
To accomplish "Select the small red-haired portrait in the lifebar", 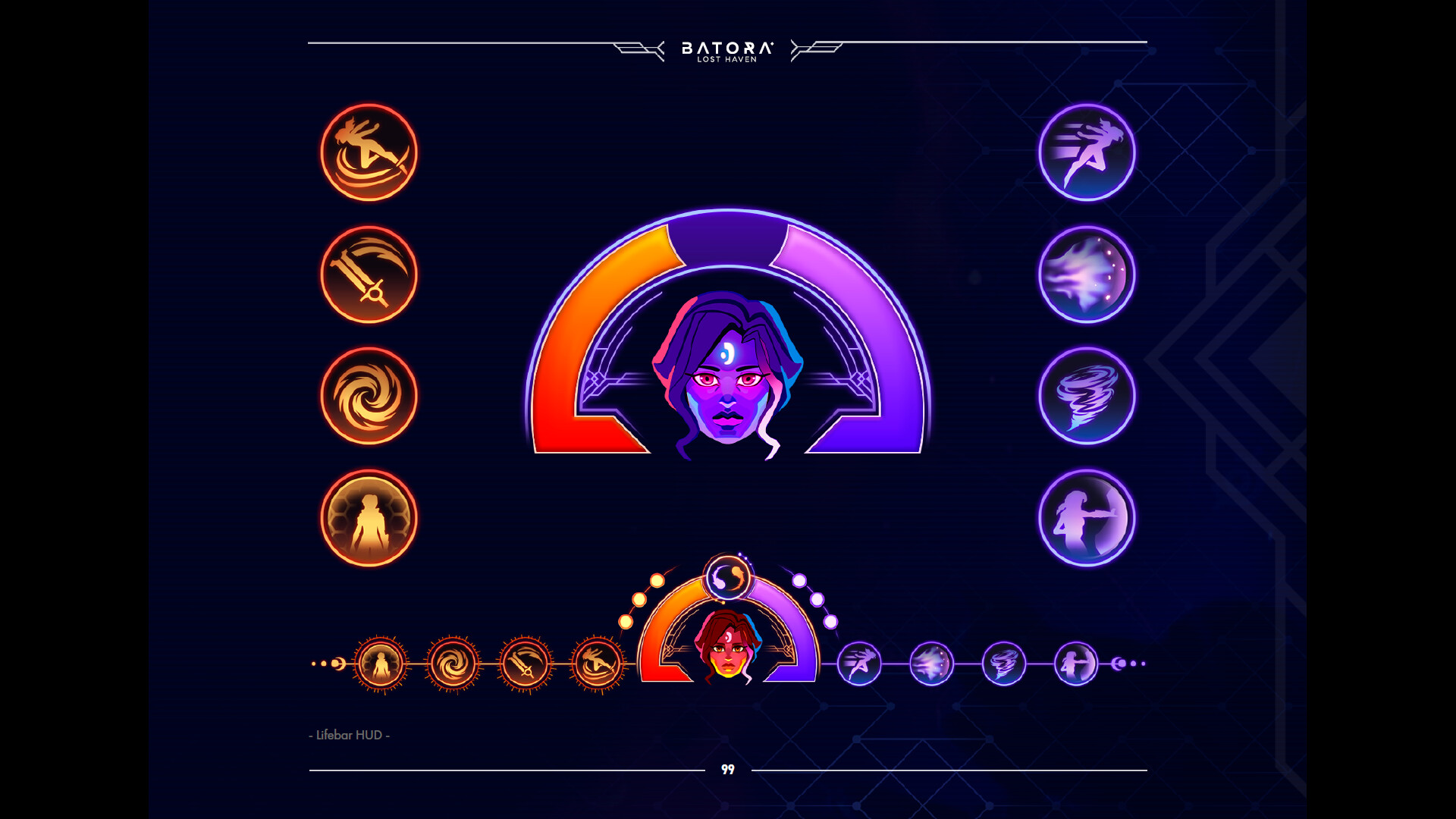I will pyautogui.click(x=727, y=647).
